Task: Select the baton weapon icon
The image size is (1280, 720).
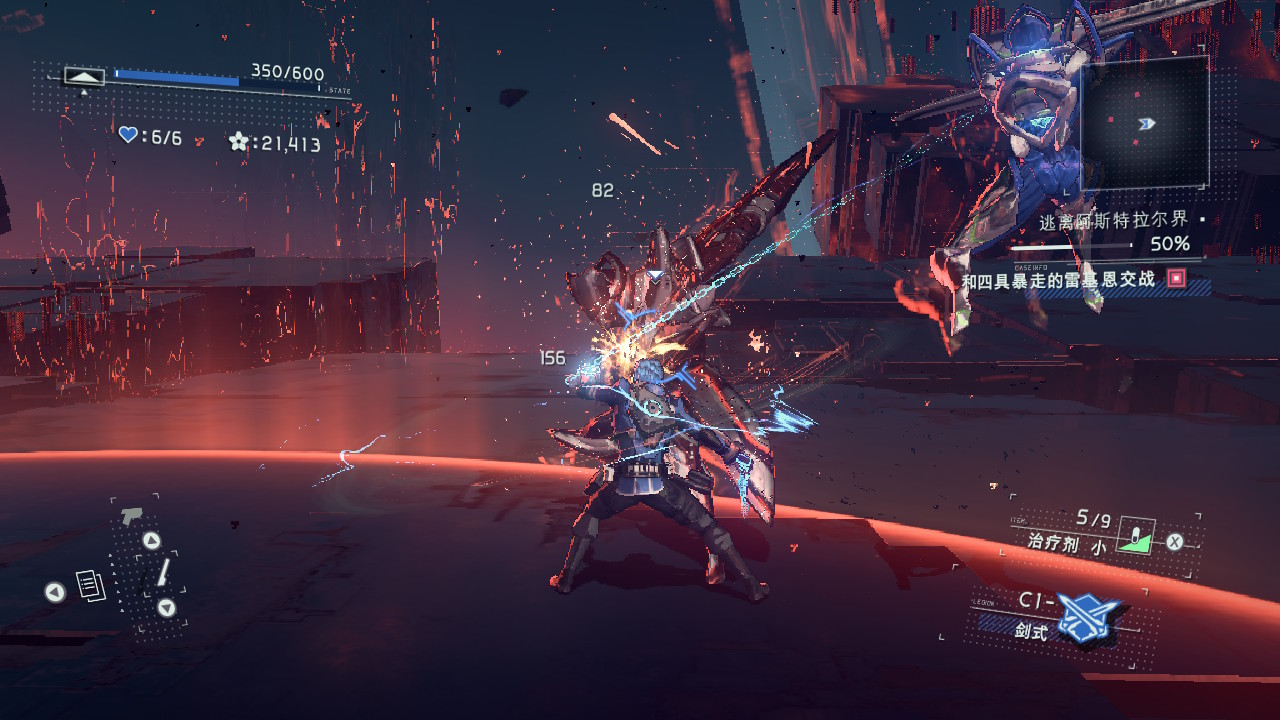Action: pyautogui.click(x=163, y=573)
